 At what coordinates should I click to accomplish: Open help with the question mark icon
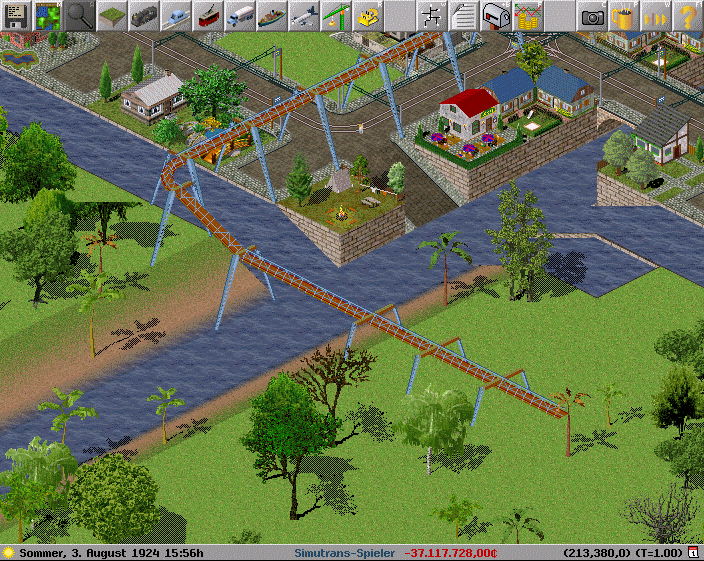coord(687,15)
